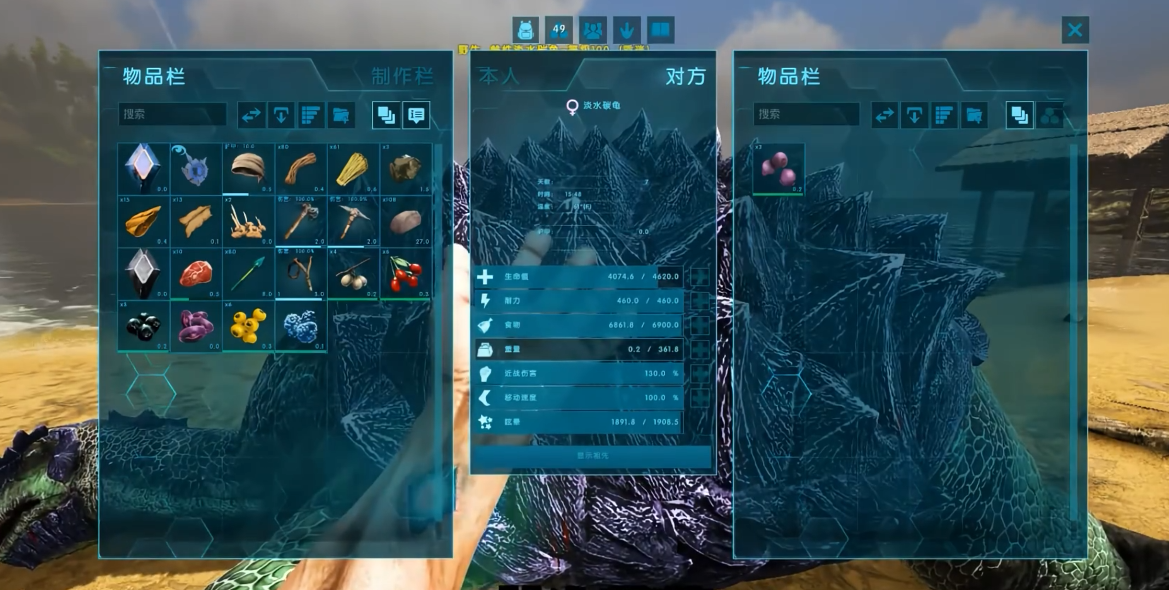
Task: Select the cloth hat item slot
Action: point(248,168)
